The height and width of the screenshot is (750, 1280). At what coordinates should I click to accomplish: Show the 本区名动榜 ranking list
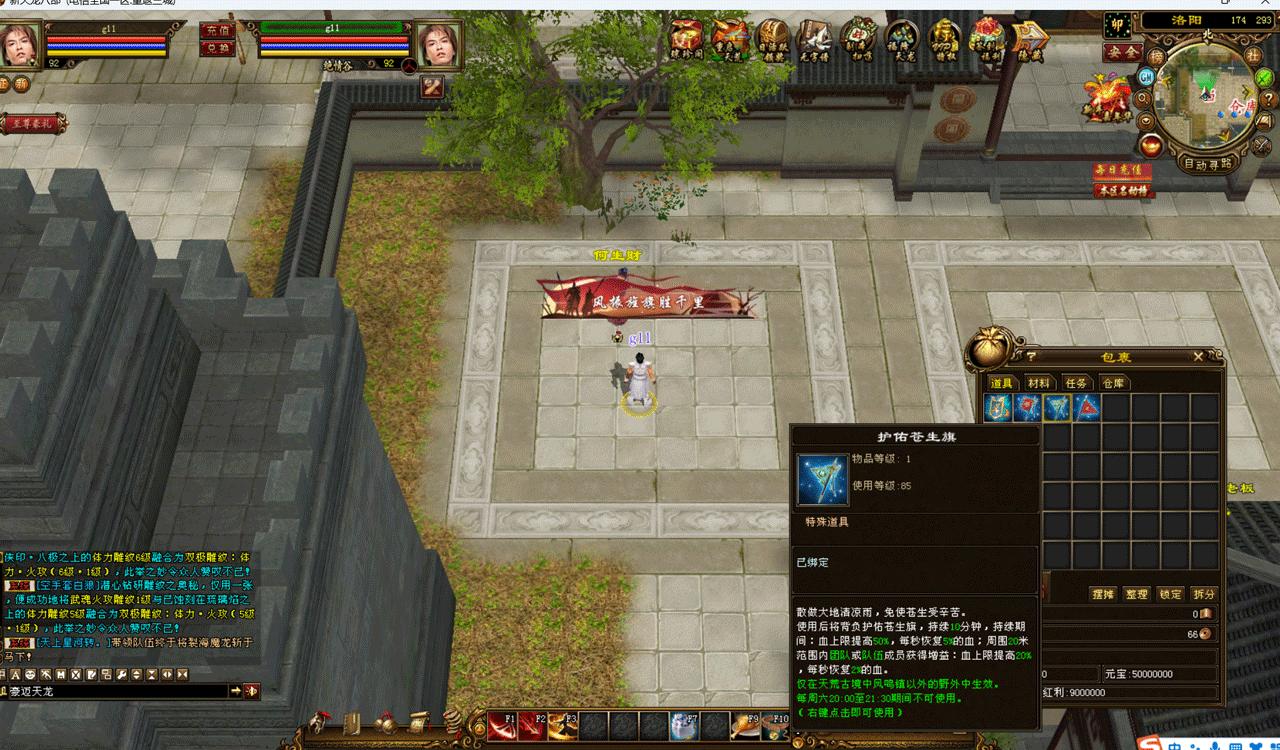[1122, 190]
